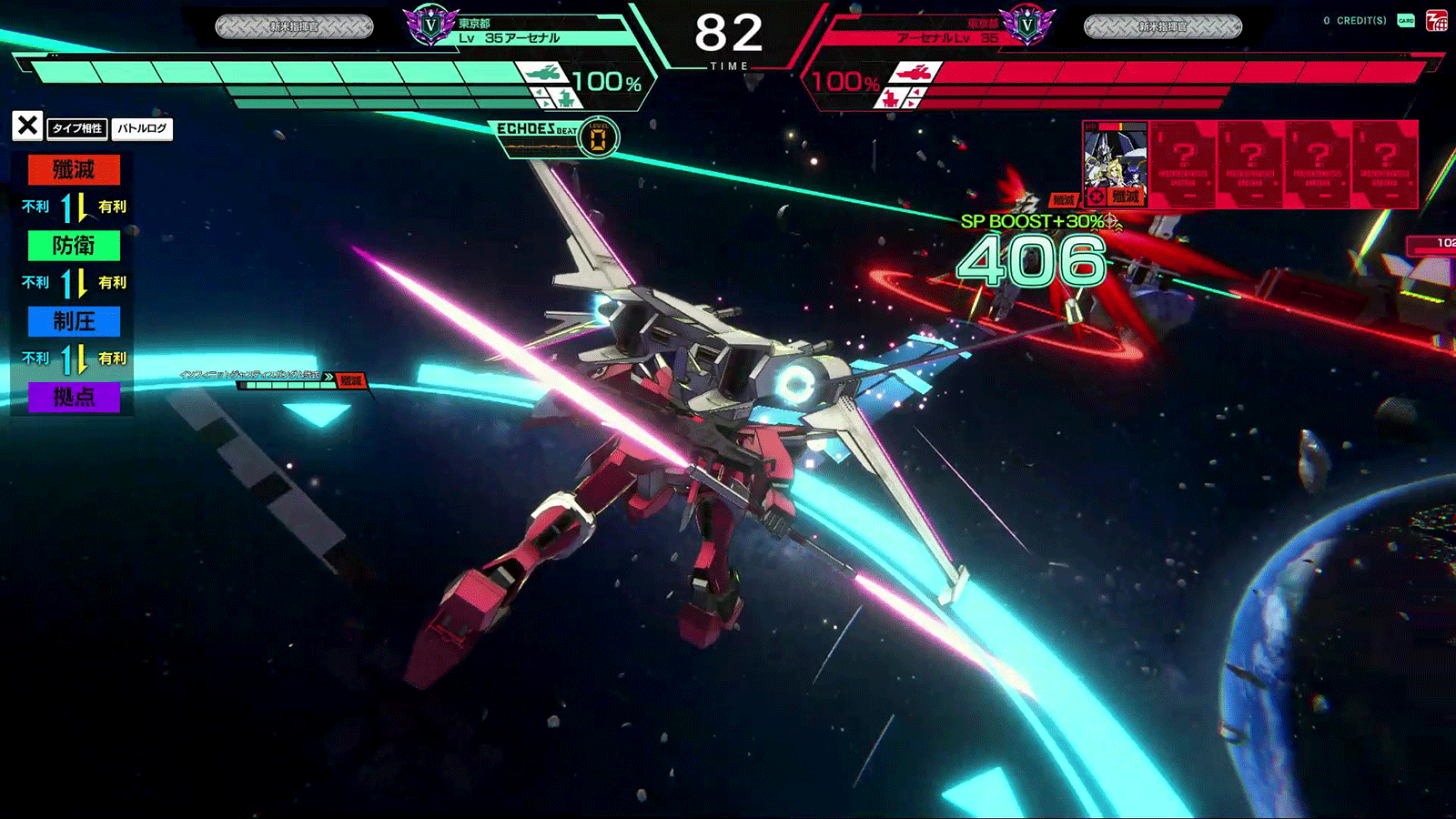Screen dimensions: 1456x819
Task: Open the バトルログ tab
Action: point(142,128)
